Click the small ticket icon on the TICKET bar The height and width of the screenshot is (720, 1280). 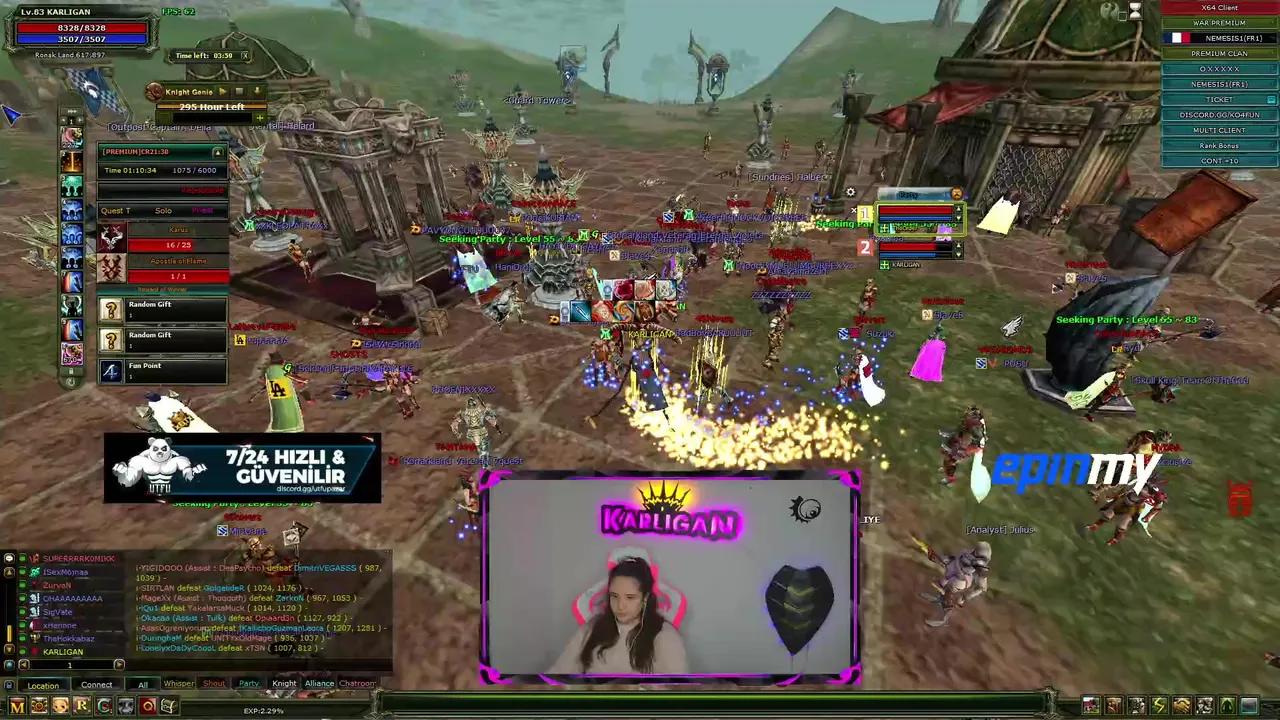pyautogui.click(x=1270, y=100)
